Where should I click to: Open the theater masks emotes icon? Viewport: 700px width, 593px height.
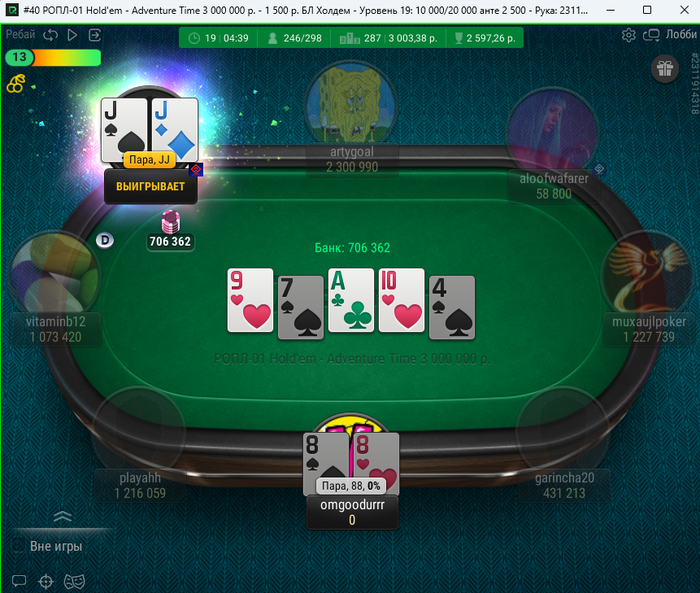[x=72, y=580]
